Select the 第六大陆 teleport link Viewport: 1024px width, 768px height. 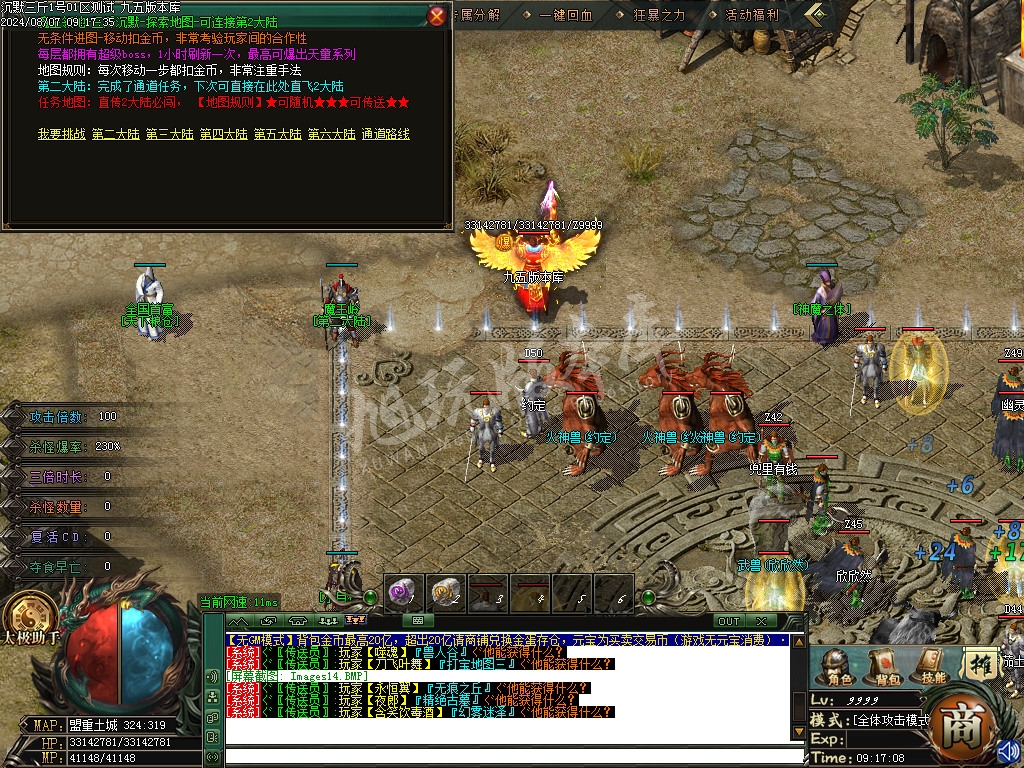click(331, 134)
